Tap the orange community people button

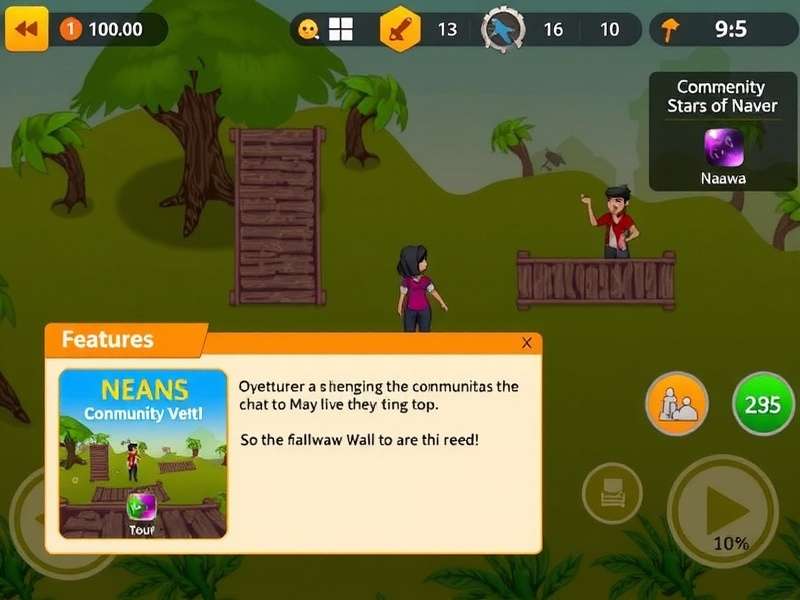[x=677, y=404]
